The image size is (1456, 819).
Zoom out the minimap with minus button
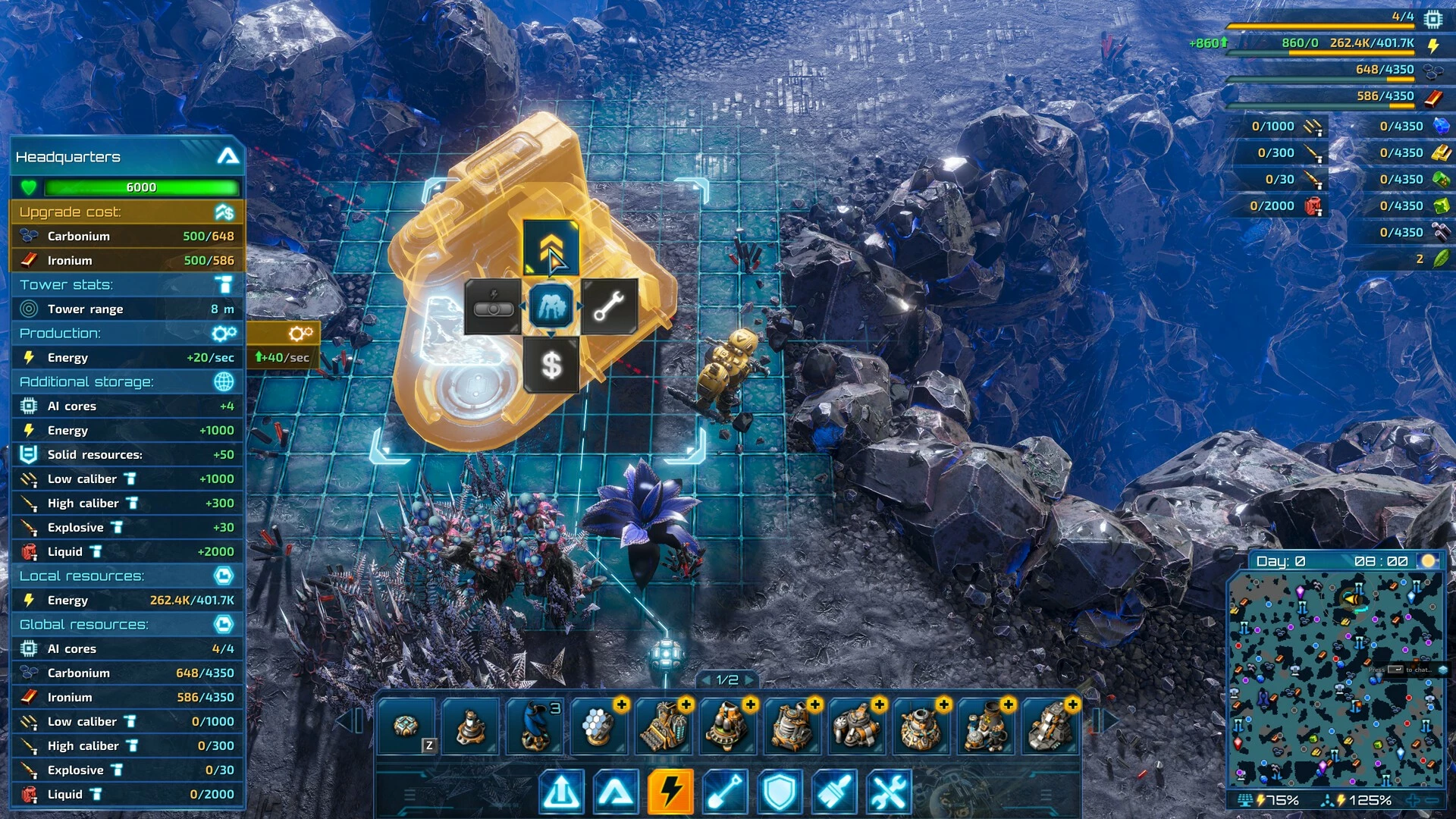(1432, 800)
